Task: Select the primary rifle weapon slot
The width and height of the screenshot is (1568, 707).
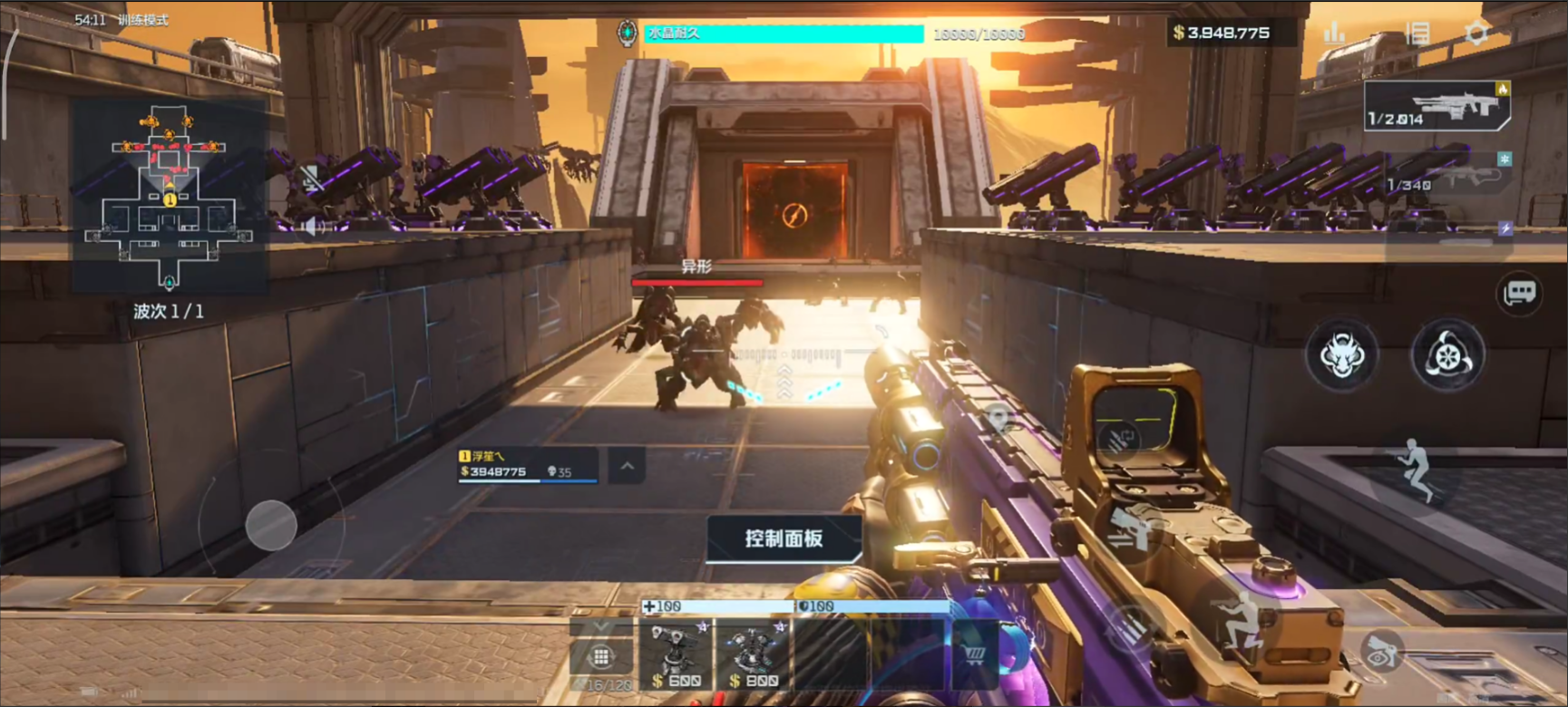Action: [x=1437, y=106]
